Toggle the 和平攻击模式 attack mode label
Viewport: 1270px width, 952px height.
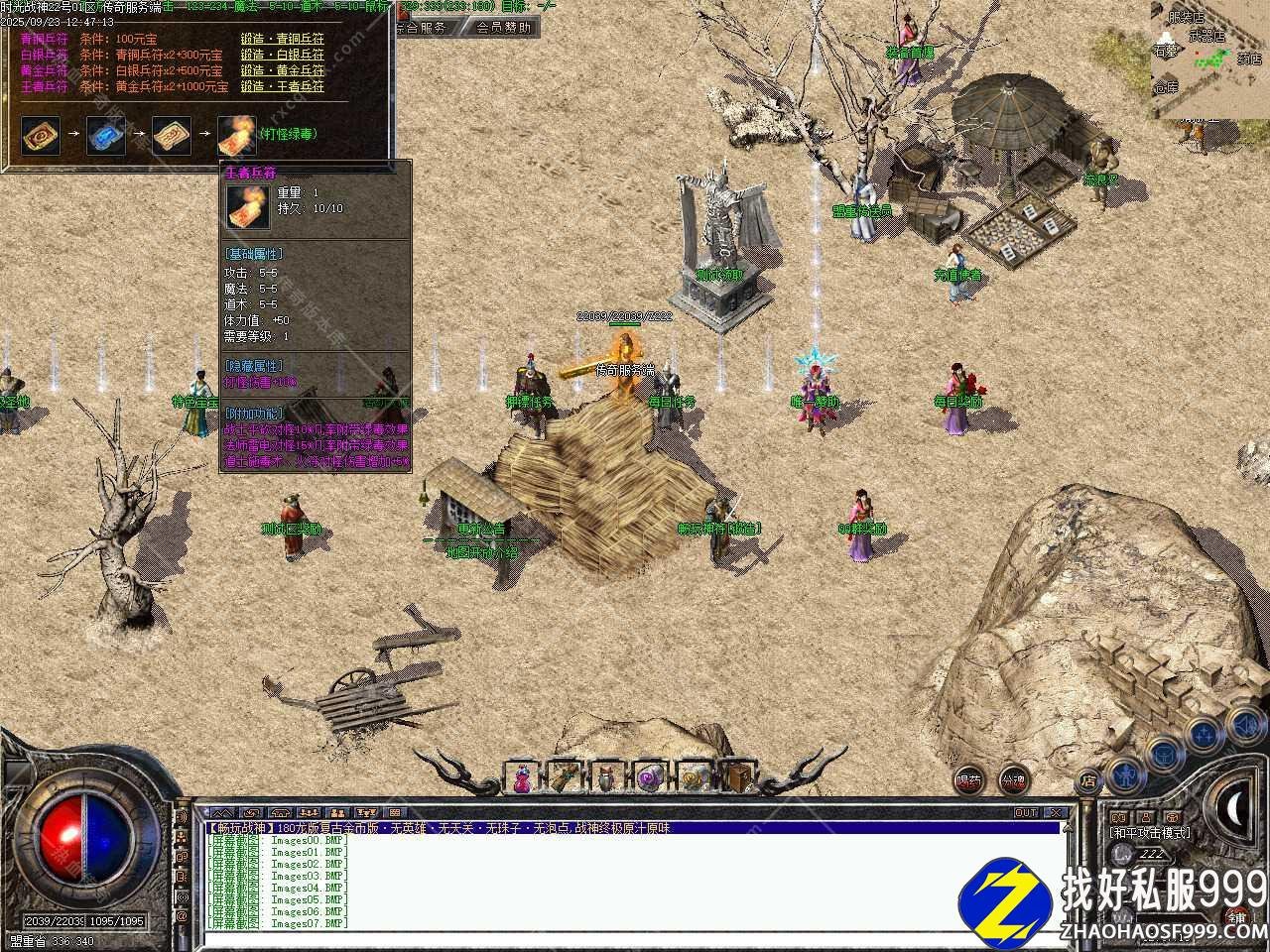pos(1149,833)
